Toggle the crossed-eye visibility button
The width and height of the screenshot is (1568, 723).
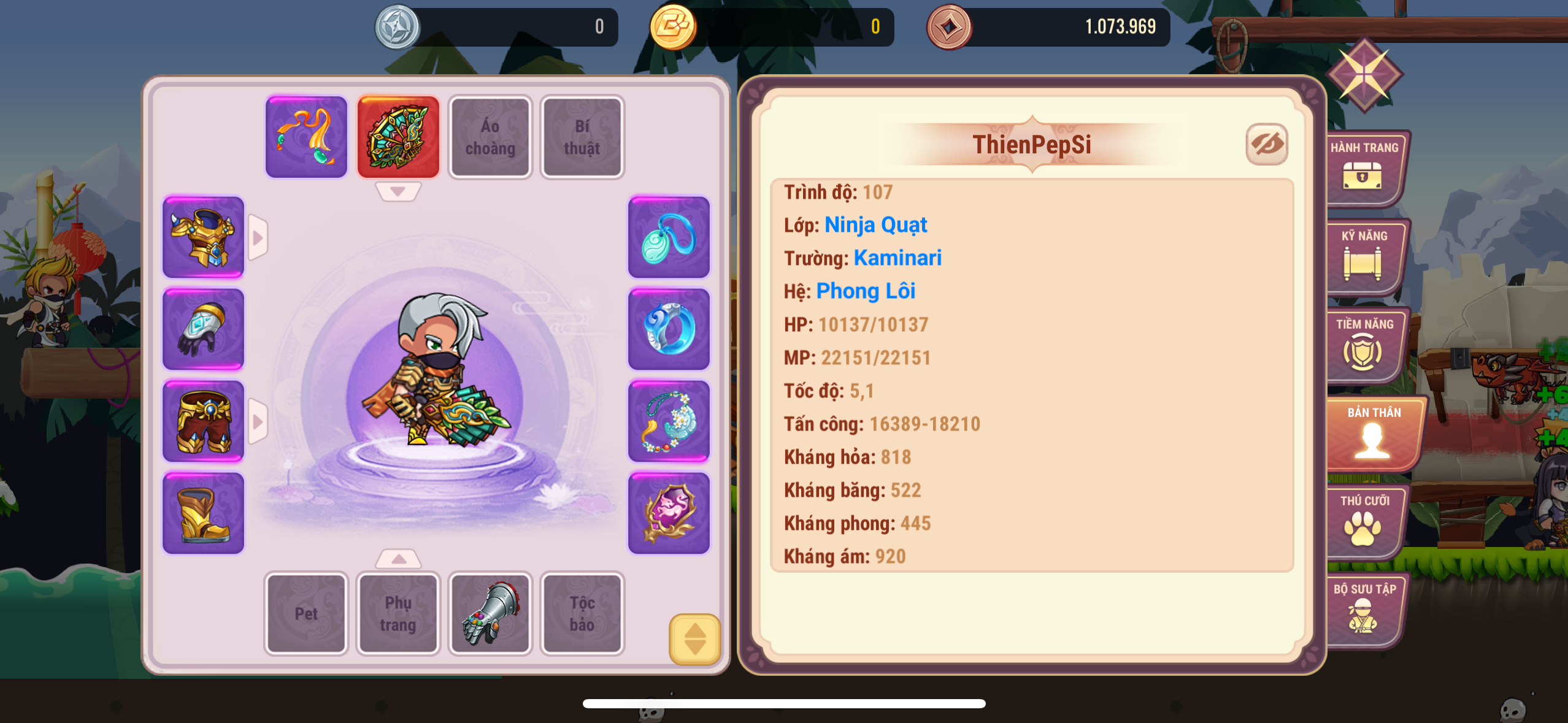[1266, 145]
